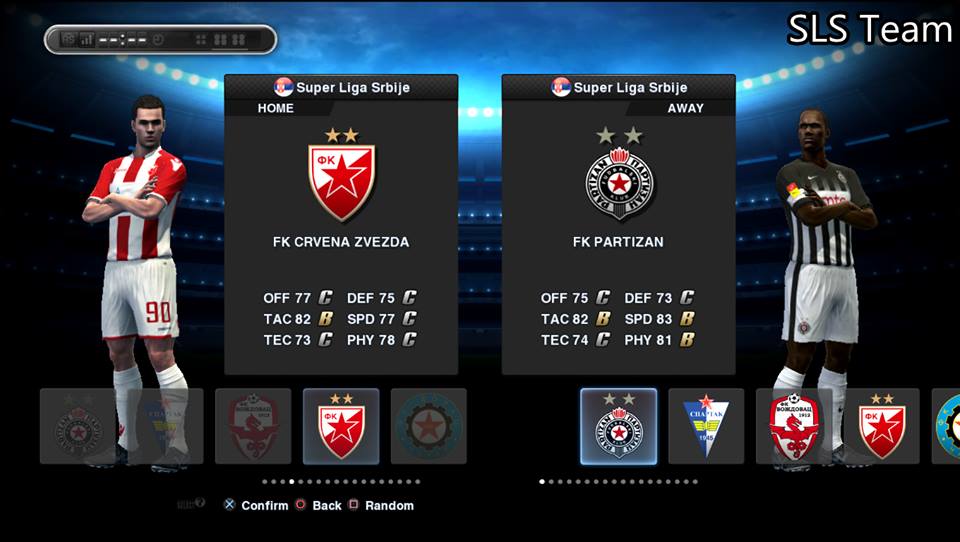Pick the dimmed Spartak crest in home row
960x542 pixels.
click(165, 426)
